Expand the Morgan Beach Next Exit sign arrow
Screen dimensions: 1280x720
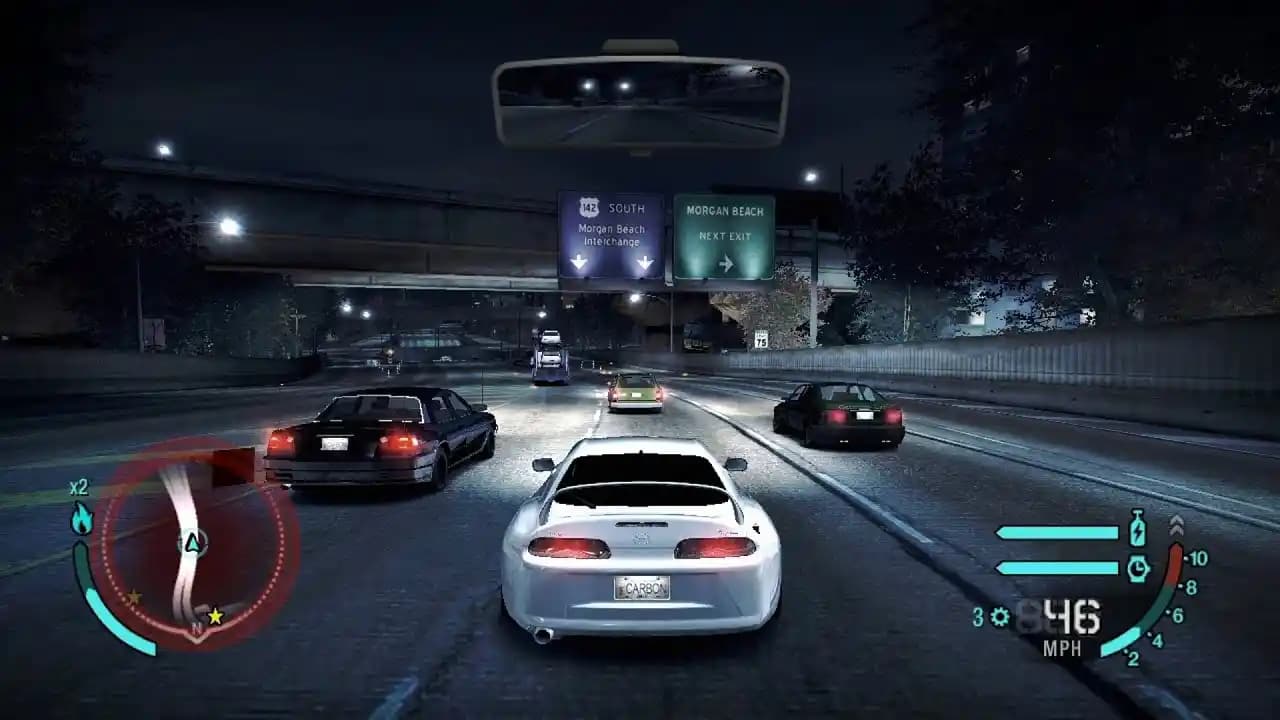click(725, 262)
